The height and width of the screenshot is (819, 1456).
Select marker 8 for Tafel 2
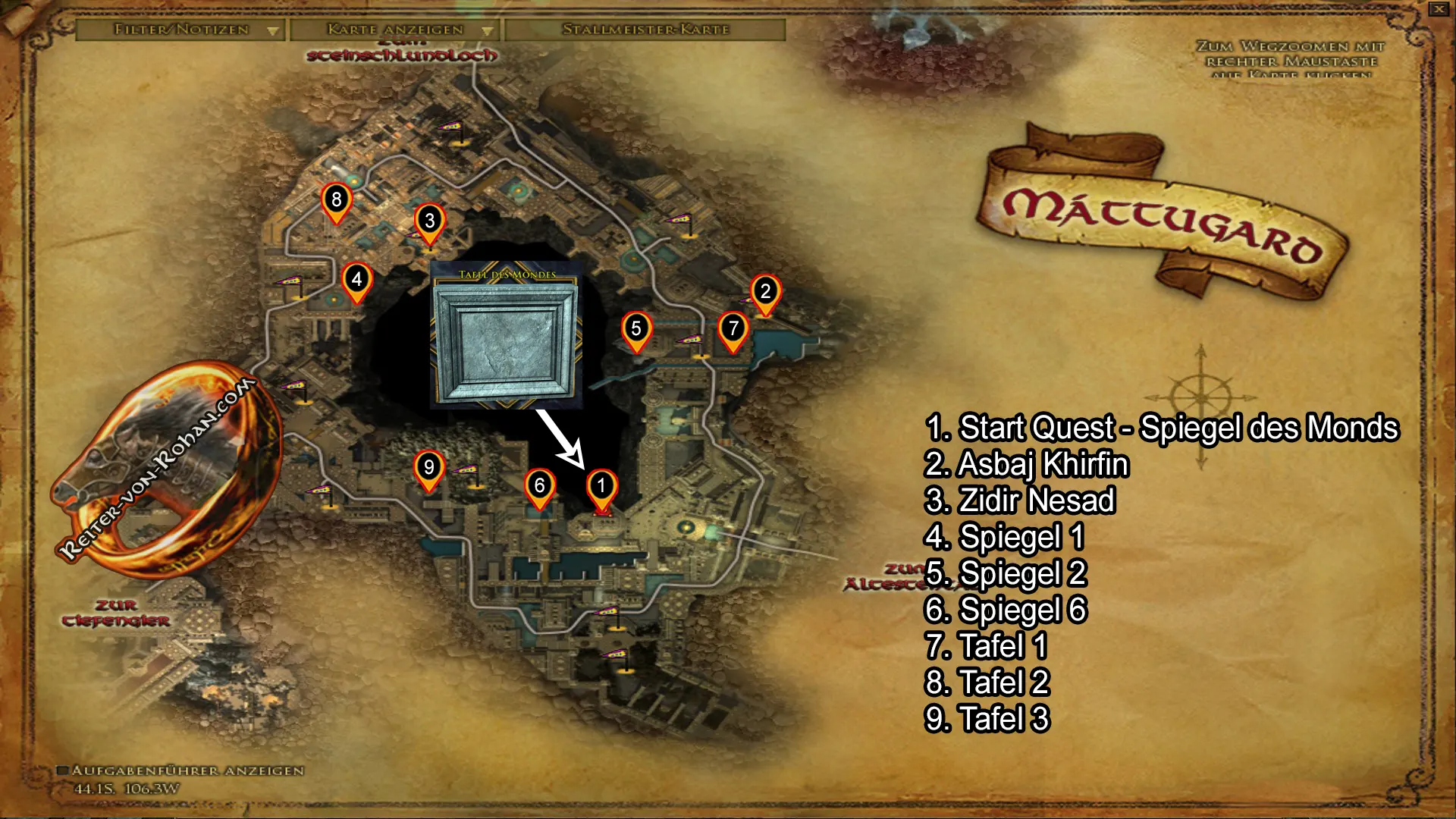tap(336, 201)
